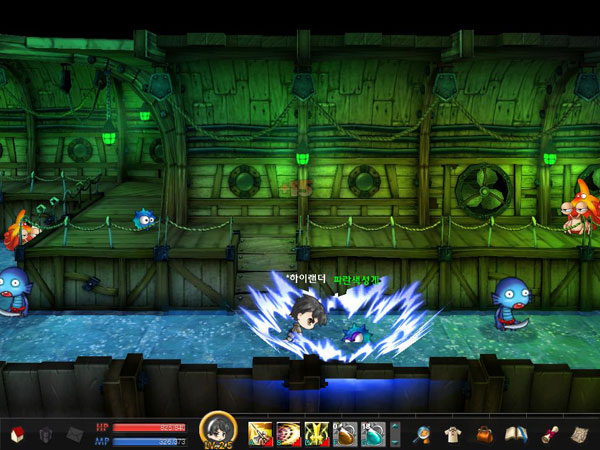Open the grey envelope mail icon

tap(75, 434)
